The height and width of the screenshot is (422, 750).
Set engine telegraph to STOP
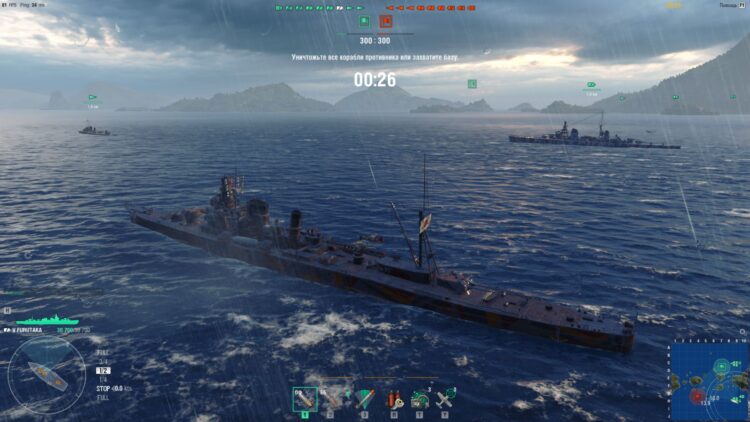(x=102, y=388)
